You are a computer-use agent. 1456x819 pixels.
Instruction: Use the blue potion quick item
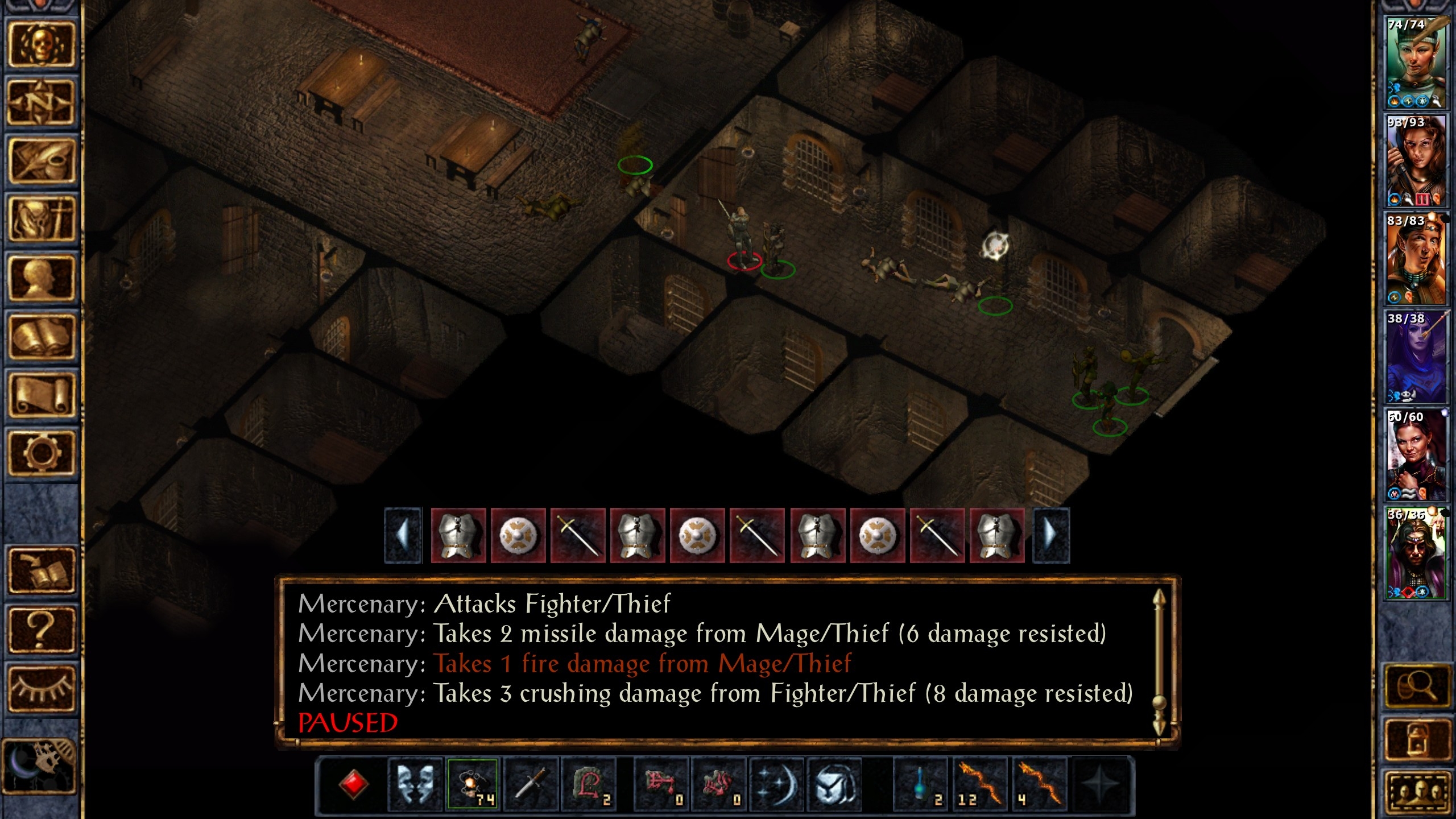[x=921, y=784]
